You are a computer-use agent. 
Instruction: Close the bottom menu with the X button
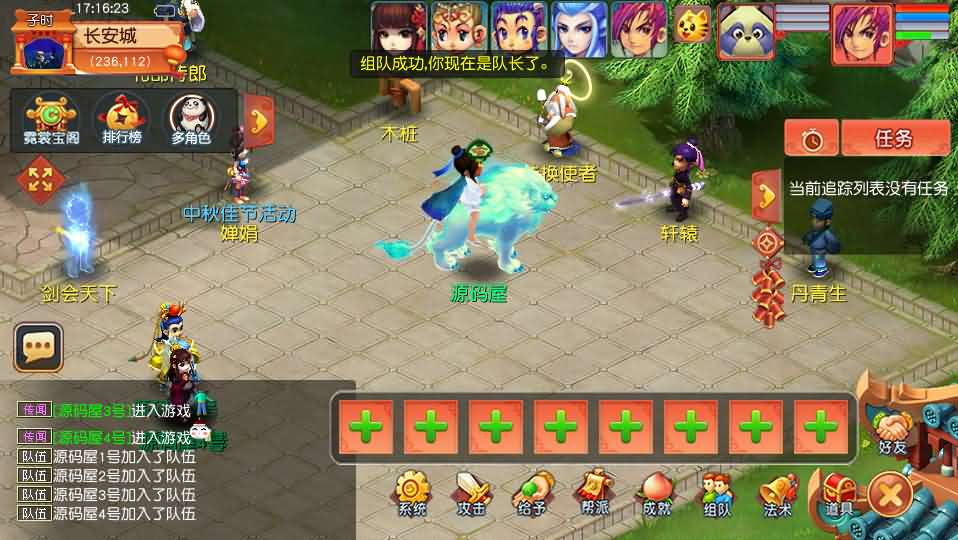(890, 493)
